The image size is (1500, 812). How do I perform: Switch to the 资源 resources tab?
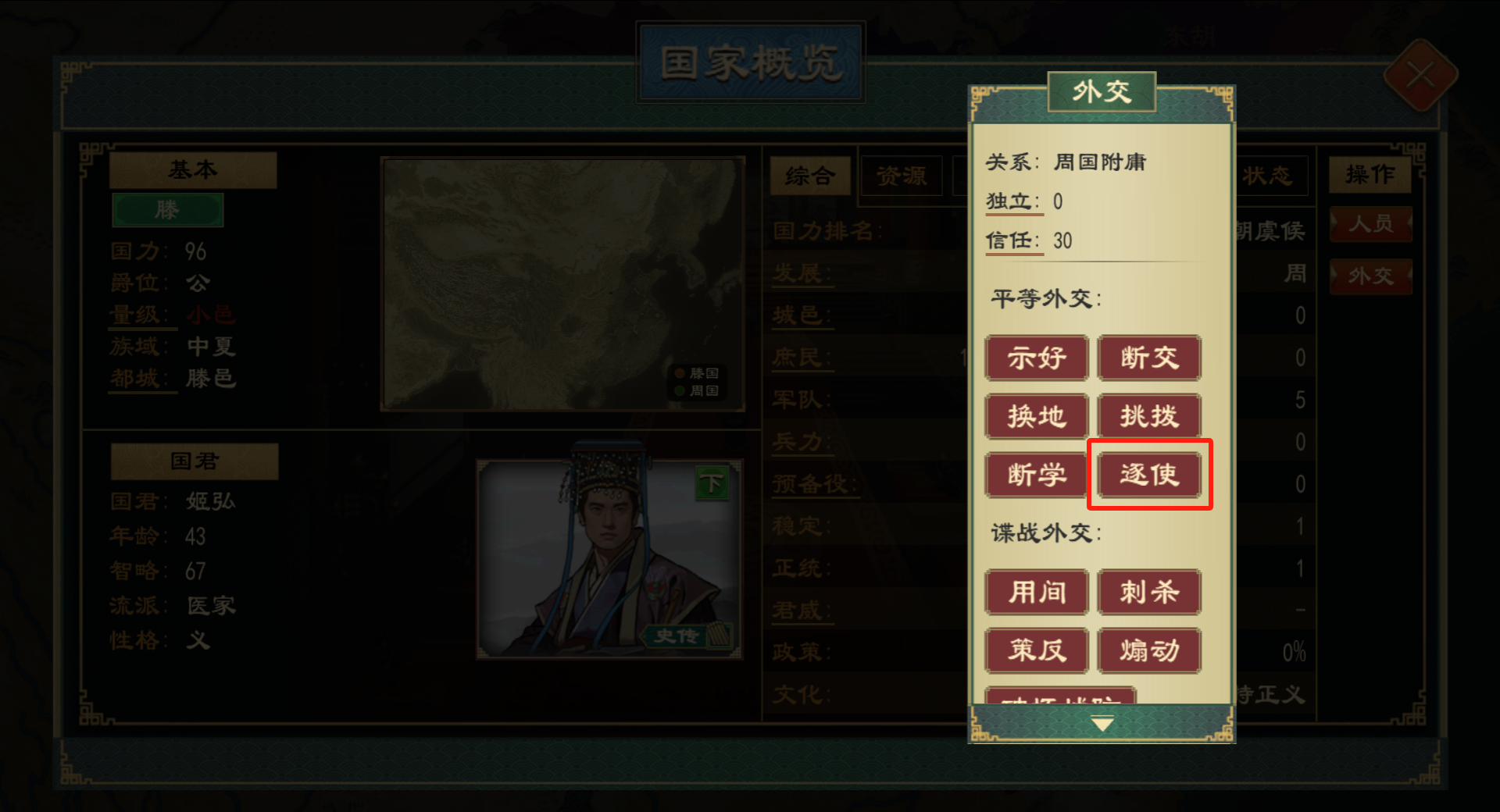click(902, 177)
